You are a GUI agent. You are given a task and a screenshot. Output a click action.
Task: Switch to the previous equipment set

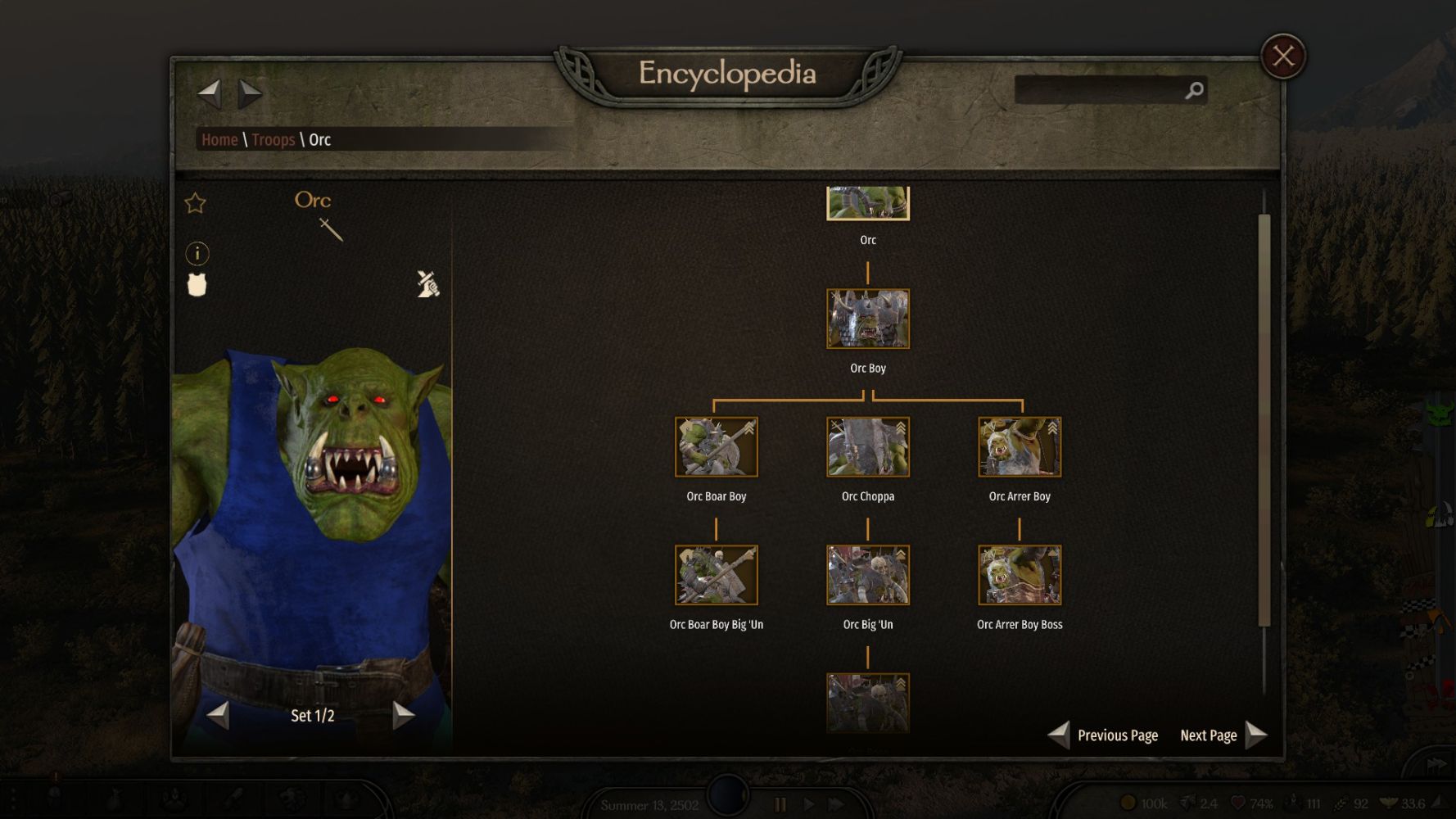[219, 715]
